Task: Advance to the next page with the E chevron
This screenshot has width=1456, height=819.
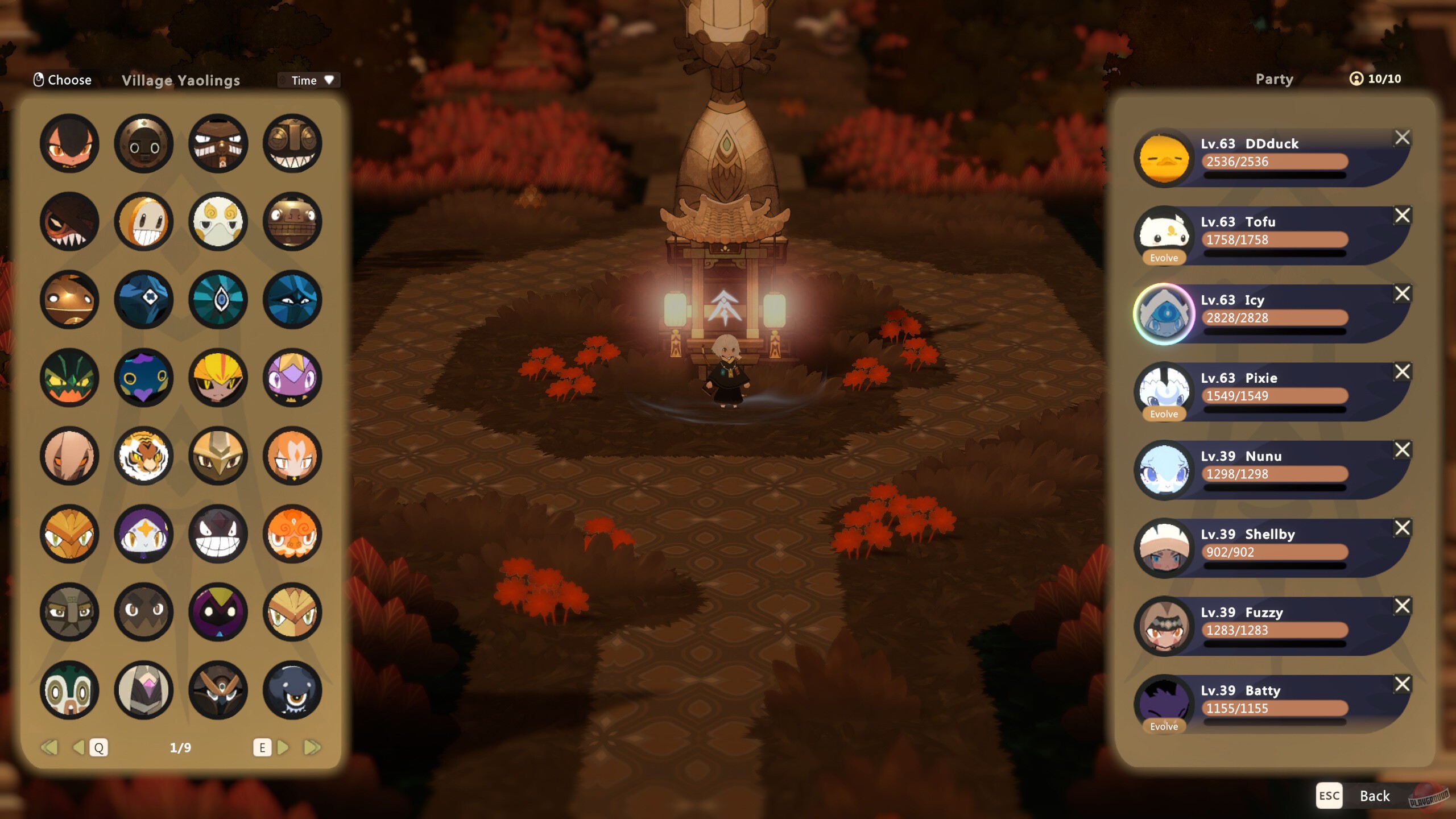Action: (283, 748)
